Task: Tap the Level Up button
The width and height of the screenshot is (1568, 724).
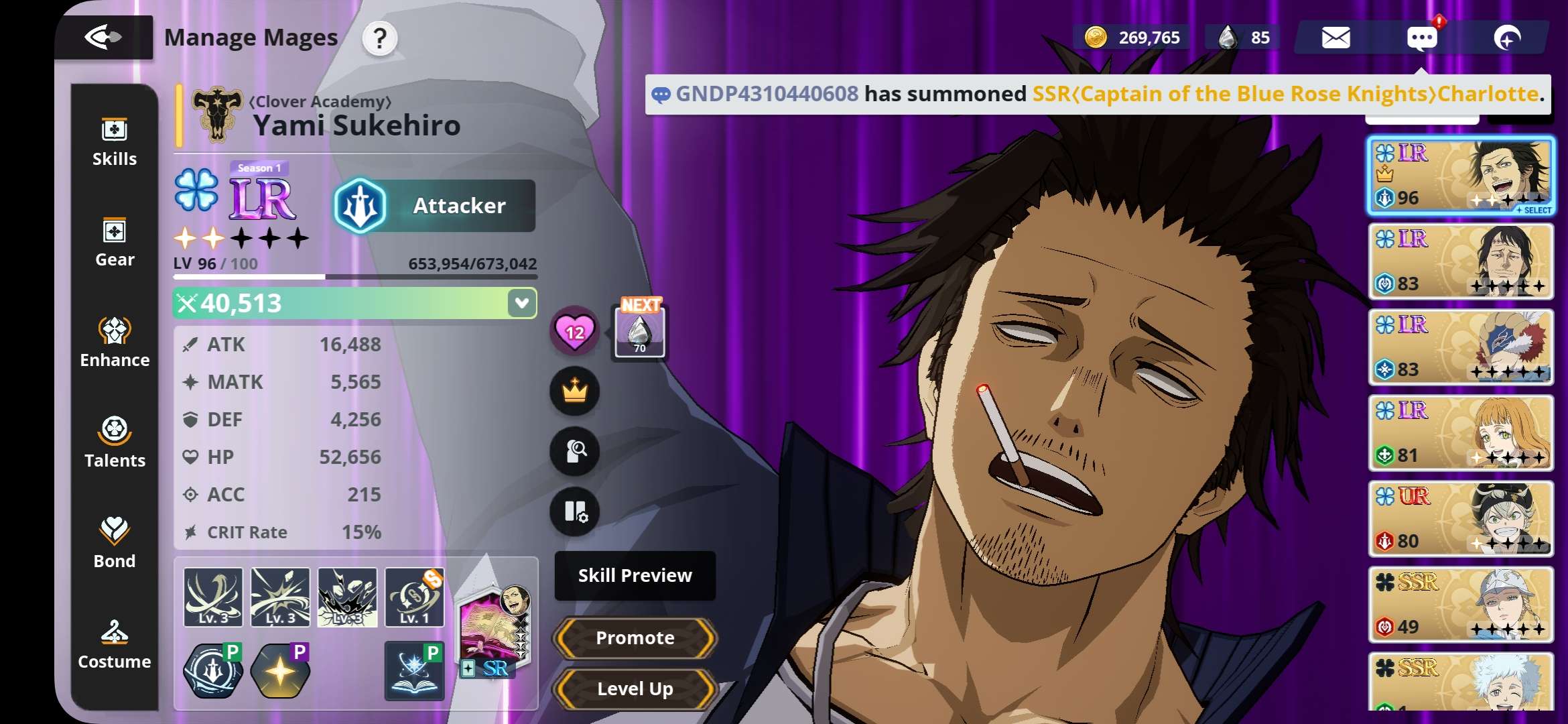Action: click(x=635, y=688)
